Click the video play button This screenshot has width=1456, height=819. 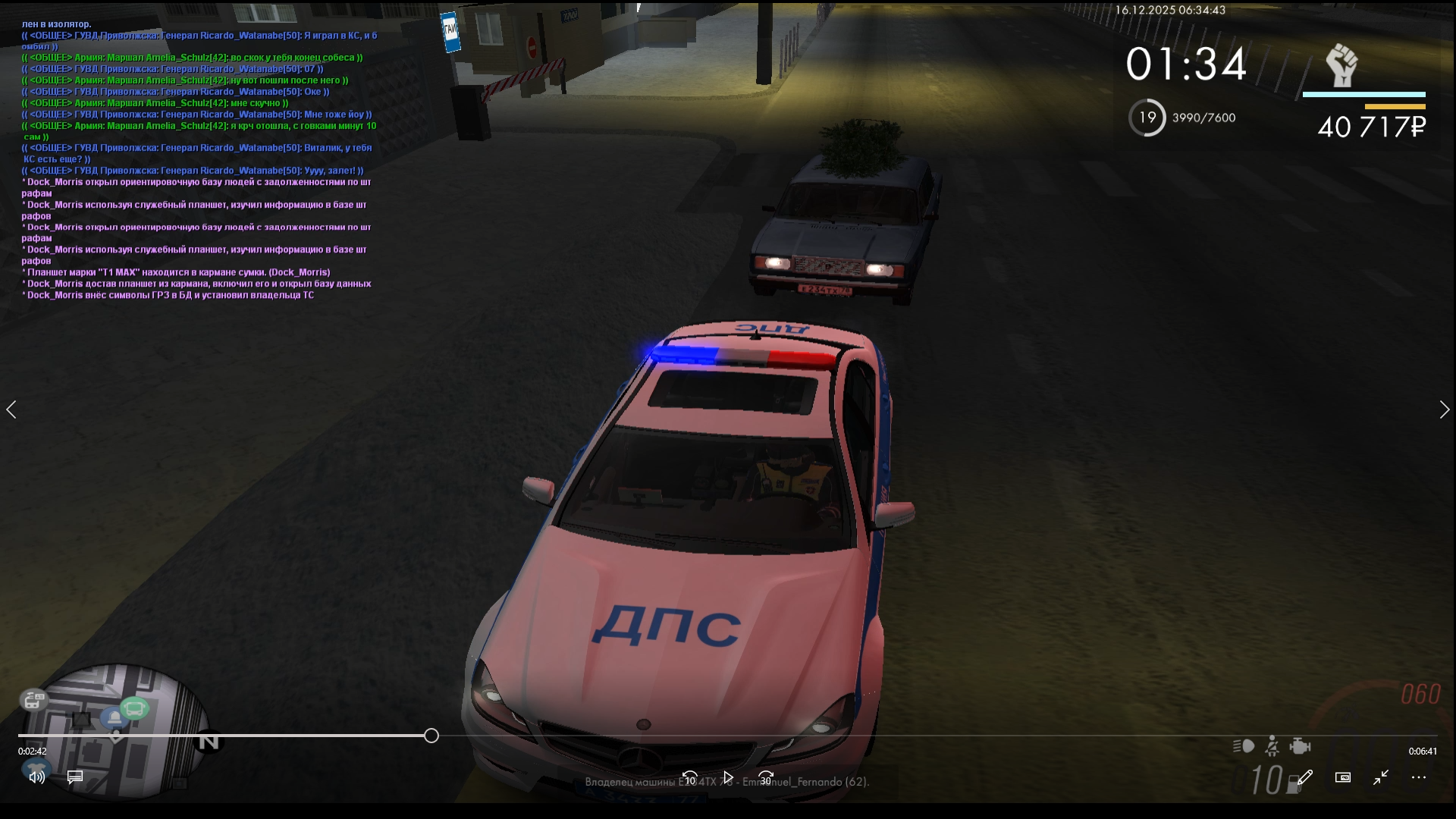[728, 777]
